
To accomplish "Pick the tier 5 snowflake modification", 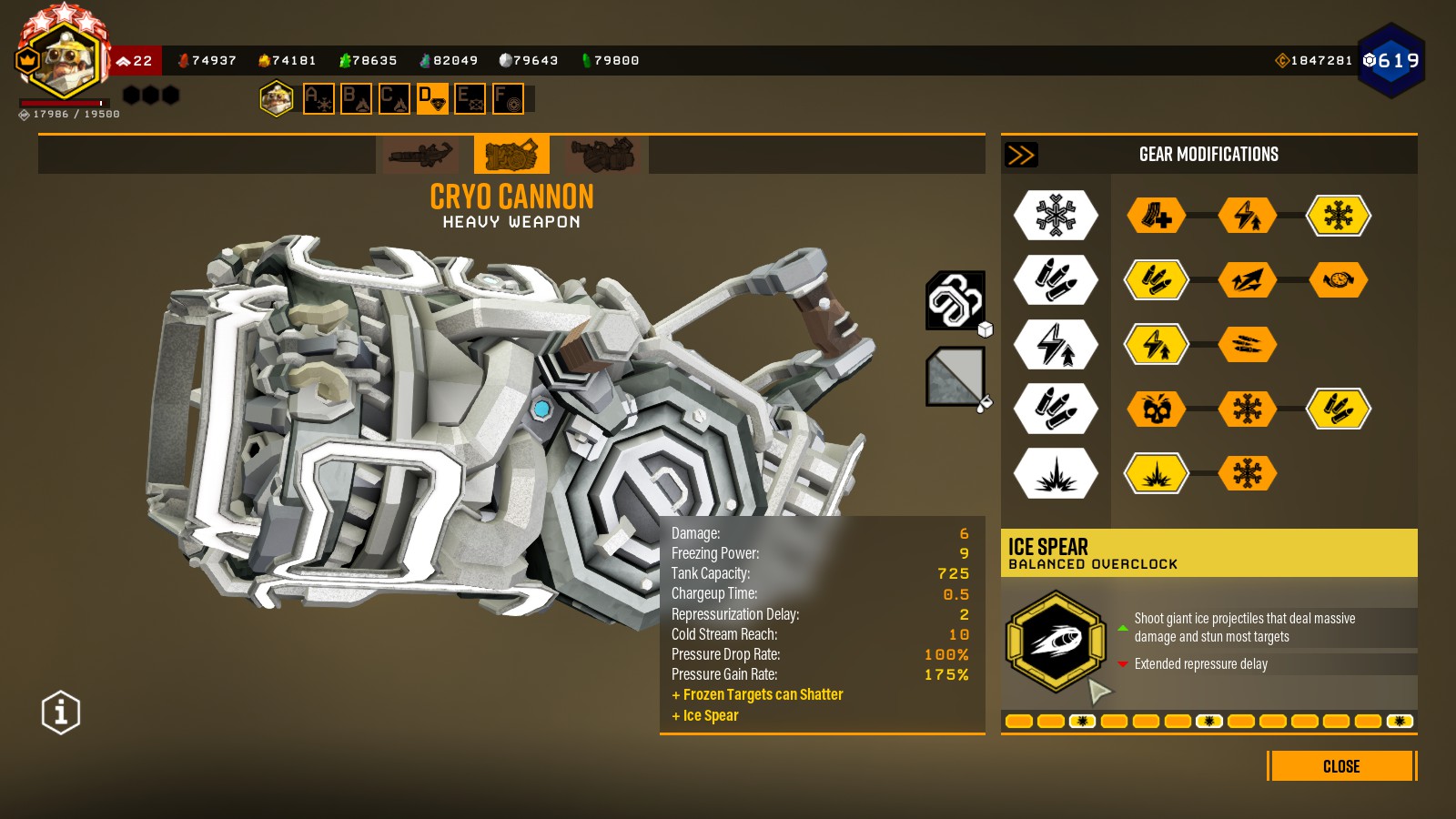I will 1248,473.
